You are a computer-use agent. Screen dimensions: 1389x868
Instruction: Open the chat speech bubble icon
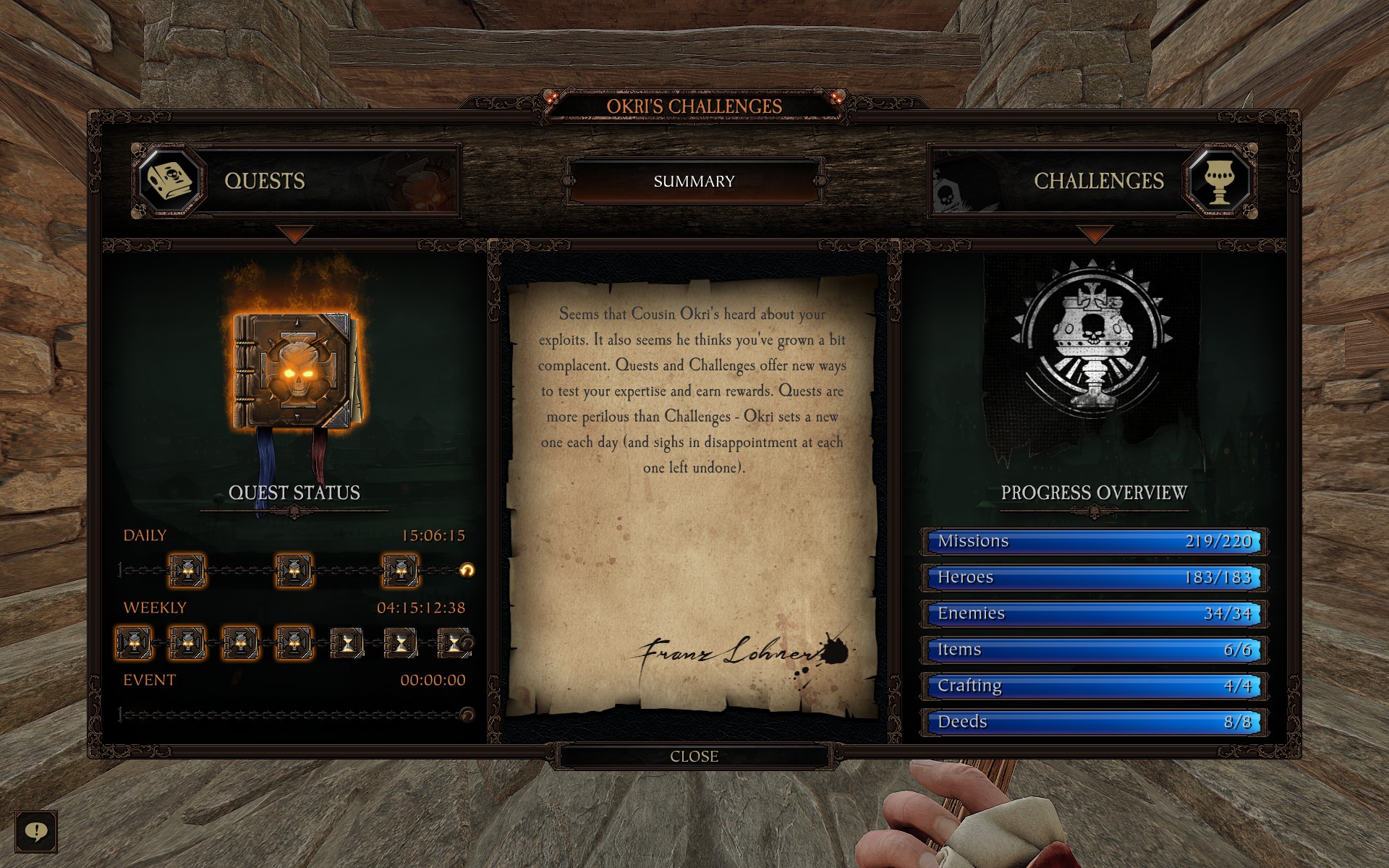(x=36, y=831)
